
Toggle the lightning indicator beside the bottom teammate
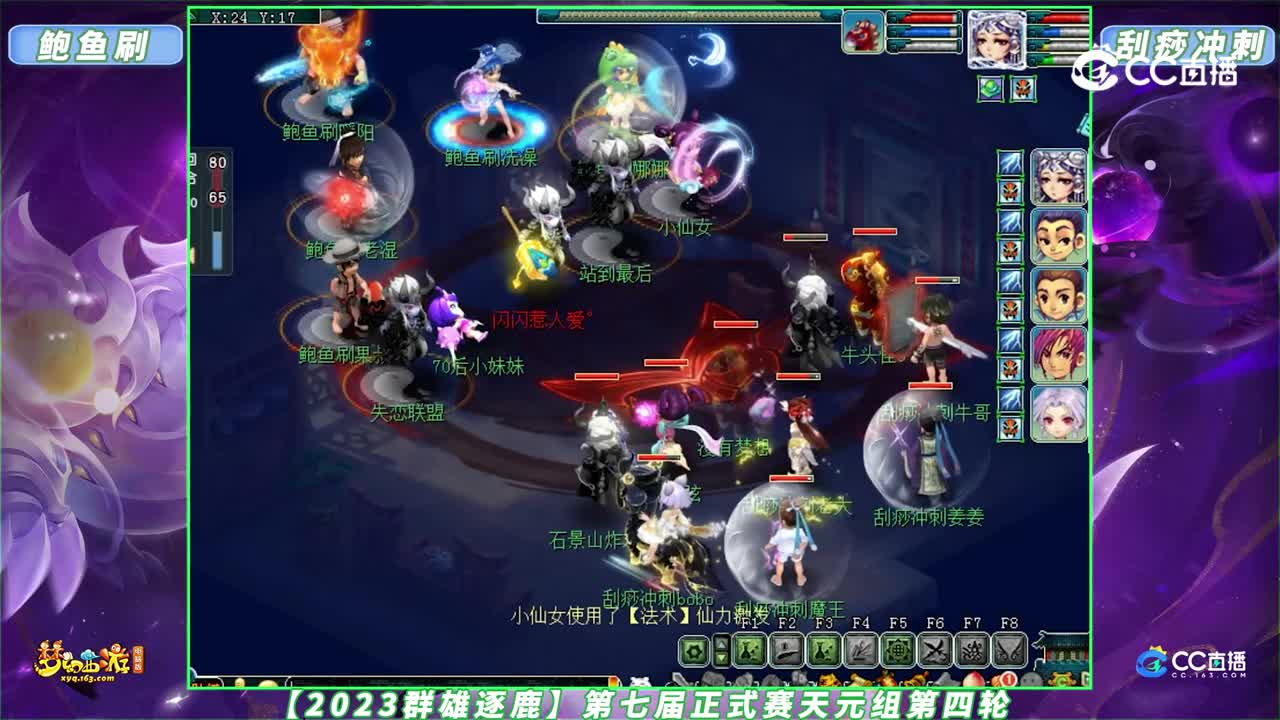(x=1007, y=397)
